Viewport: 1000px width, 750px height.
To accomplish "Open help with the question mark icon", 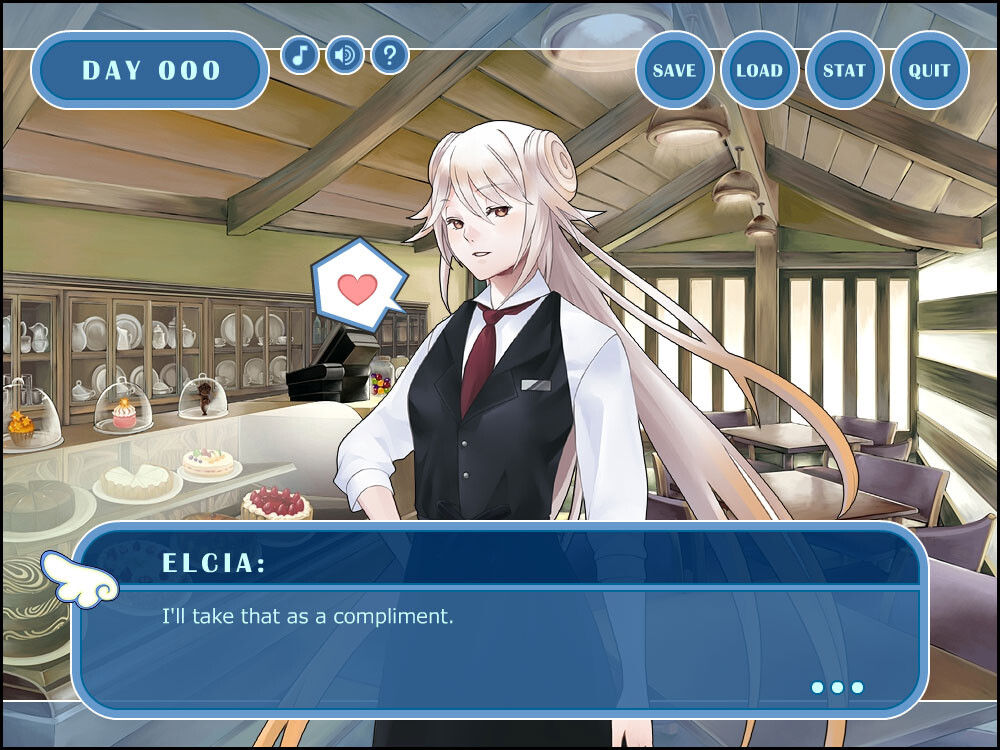I will click(390, 54).
